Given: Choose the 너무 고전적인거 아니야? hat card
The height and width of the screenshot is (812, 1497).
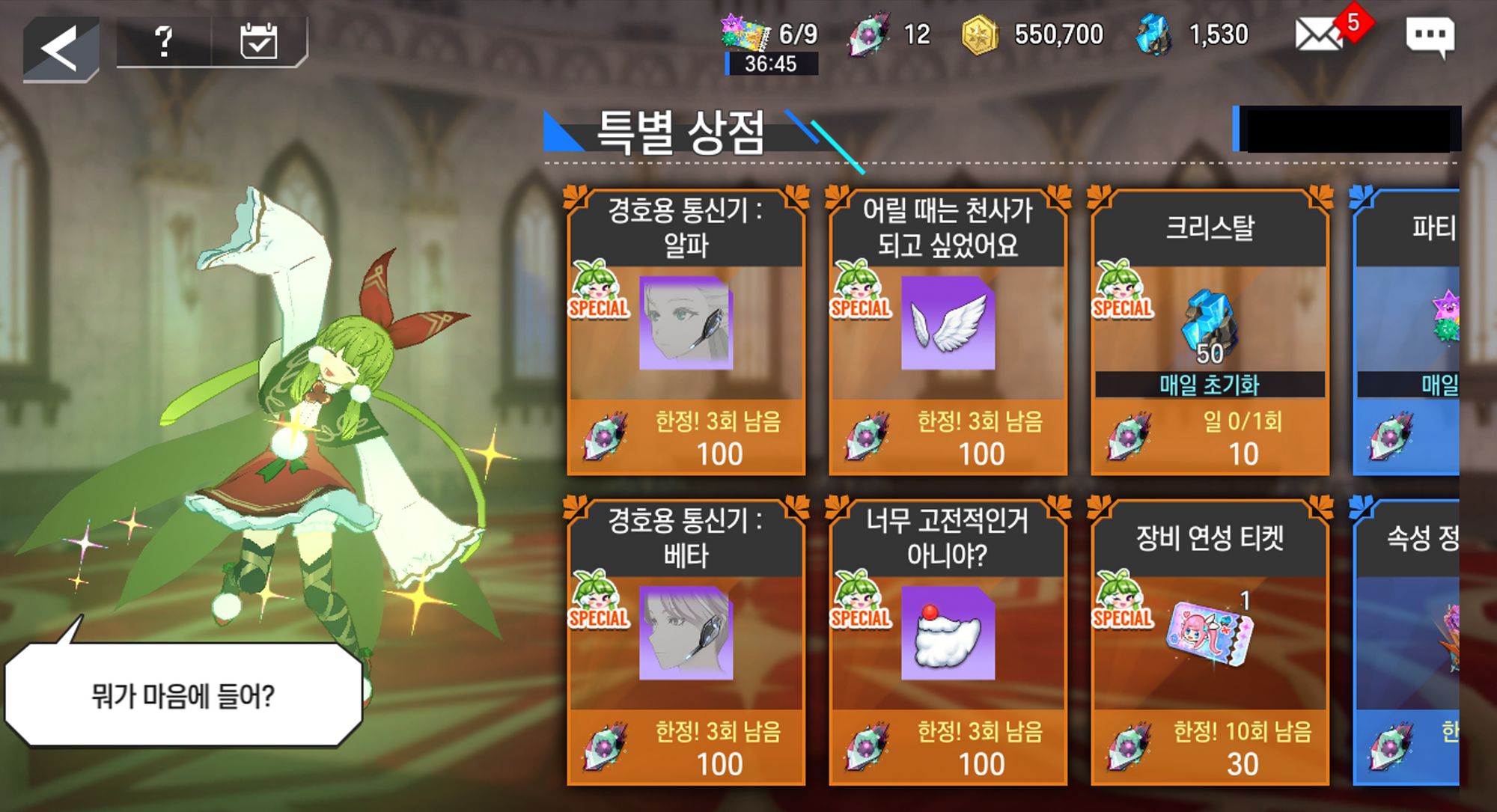Looking at the screenshot, I should [x=948, y=641].
